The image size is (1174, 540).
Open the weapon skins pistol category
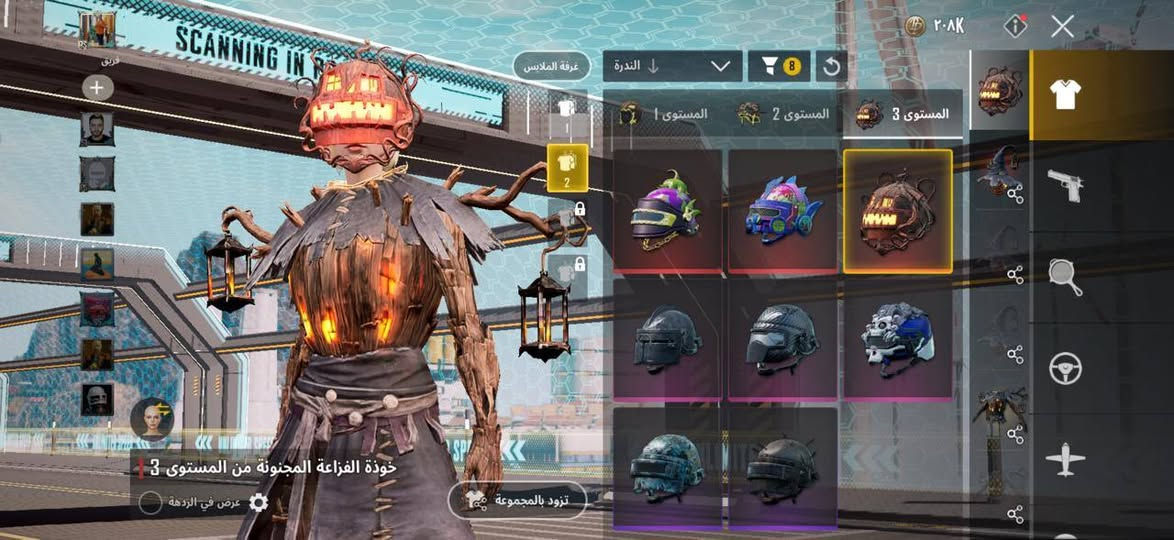click(x=1065, y=185)
